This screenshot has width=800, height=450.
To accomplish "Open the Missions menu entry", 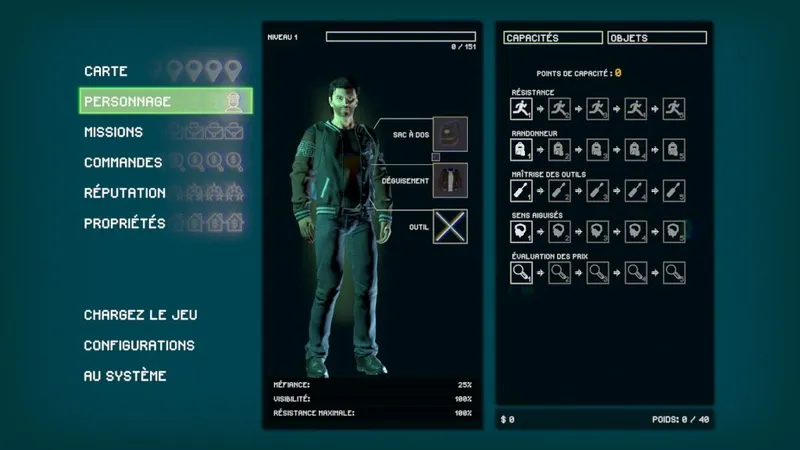I will coord(113,132).
